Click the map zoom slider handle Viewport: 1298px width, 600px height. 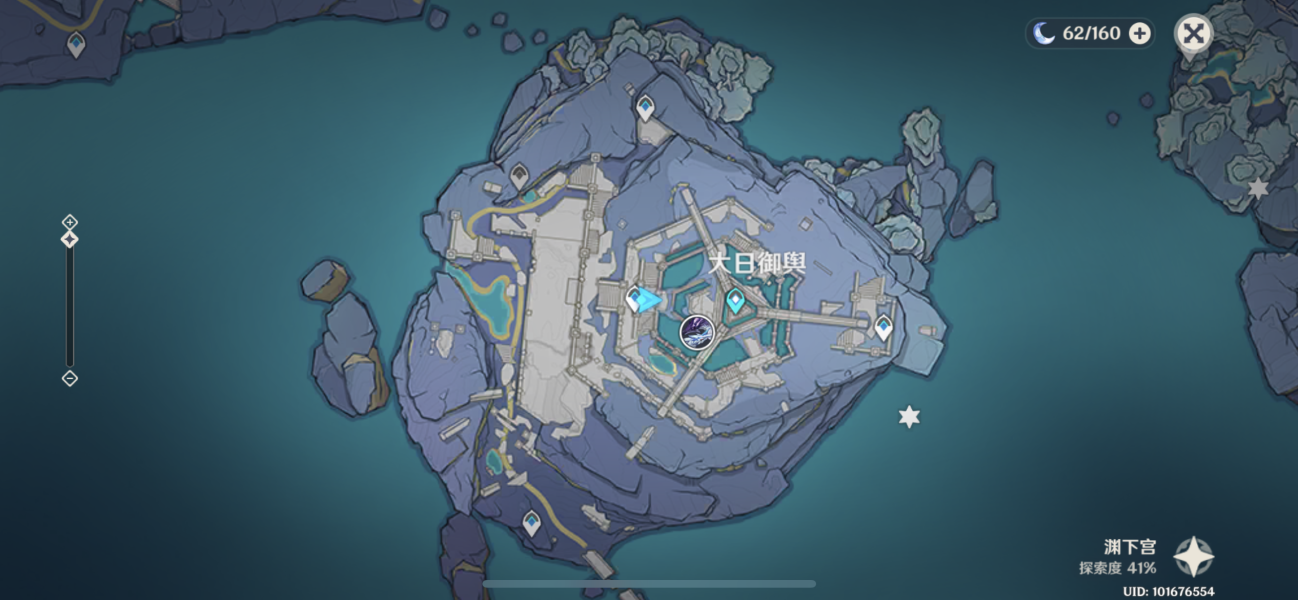69,239
